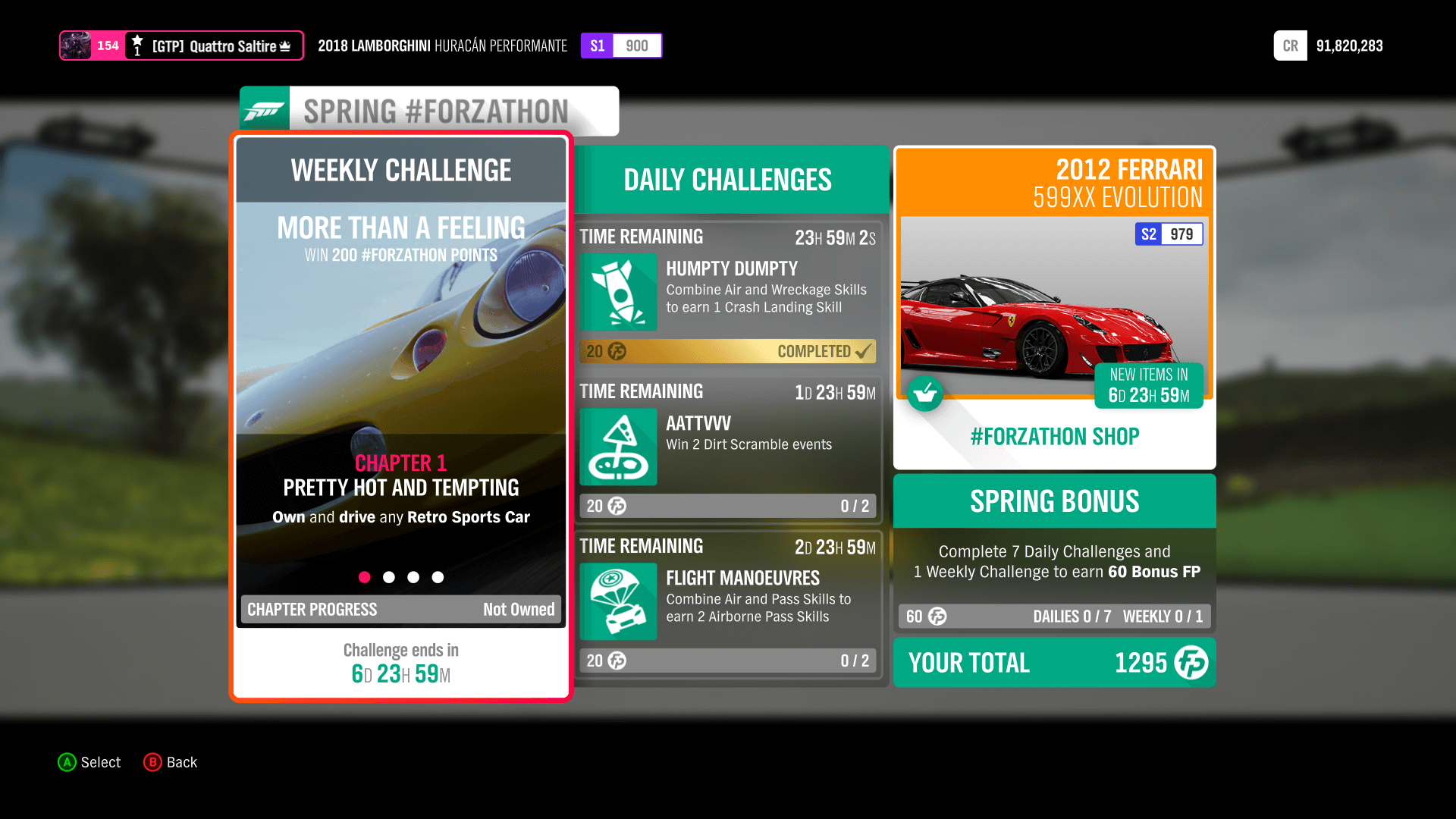Click the Forza logo beside Spring #Forzathon
The width and height of the screenshot is (1456, 819).
click(264, 109)
